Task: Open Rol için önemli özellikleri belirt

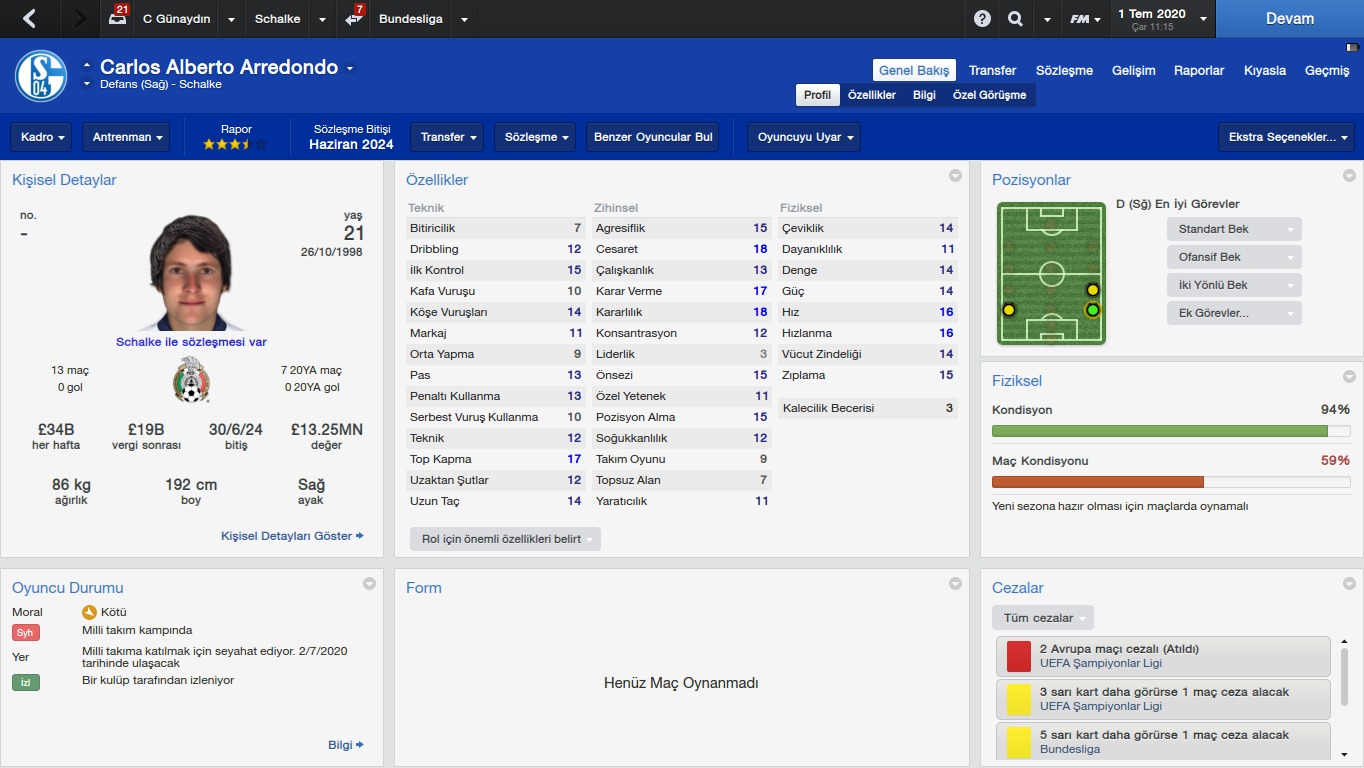Action: (x=505, y=539)
